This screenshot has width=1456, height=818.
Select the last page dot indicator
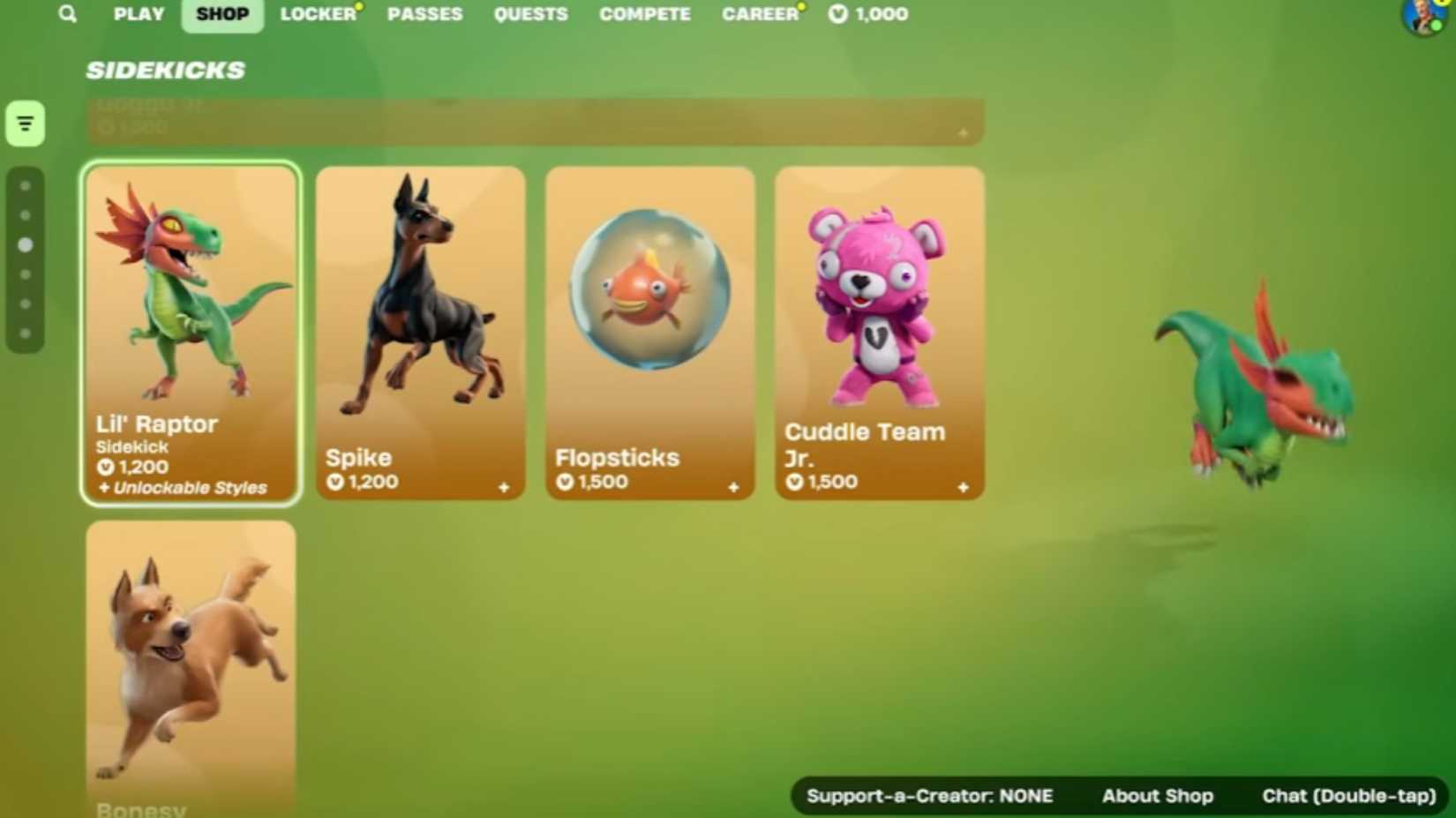click(x=25, y=333)
